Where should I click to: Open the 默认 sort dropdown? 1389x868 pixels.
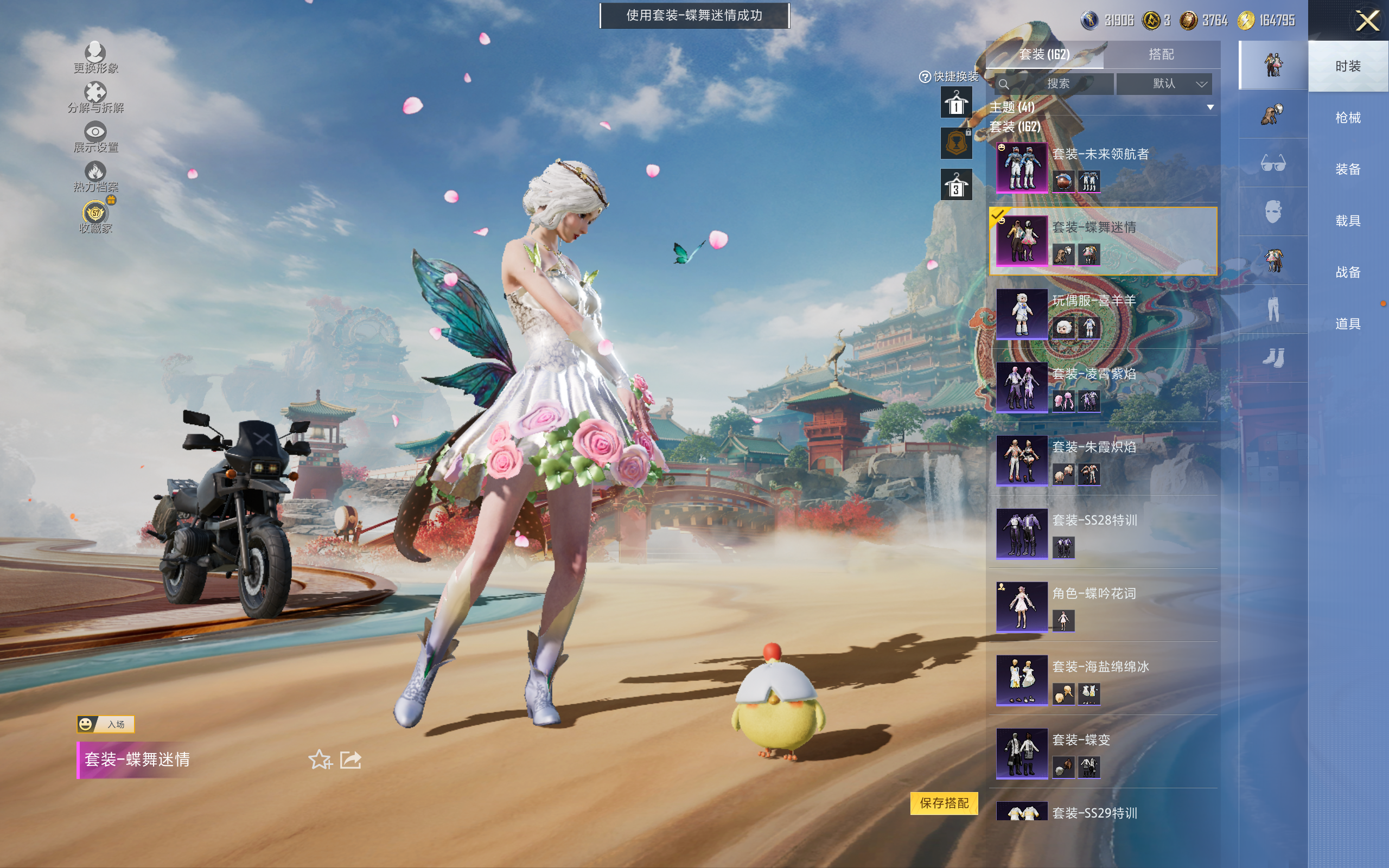point(1164,84)
